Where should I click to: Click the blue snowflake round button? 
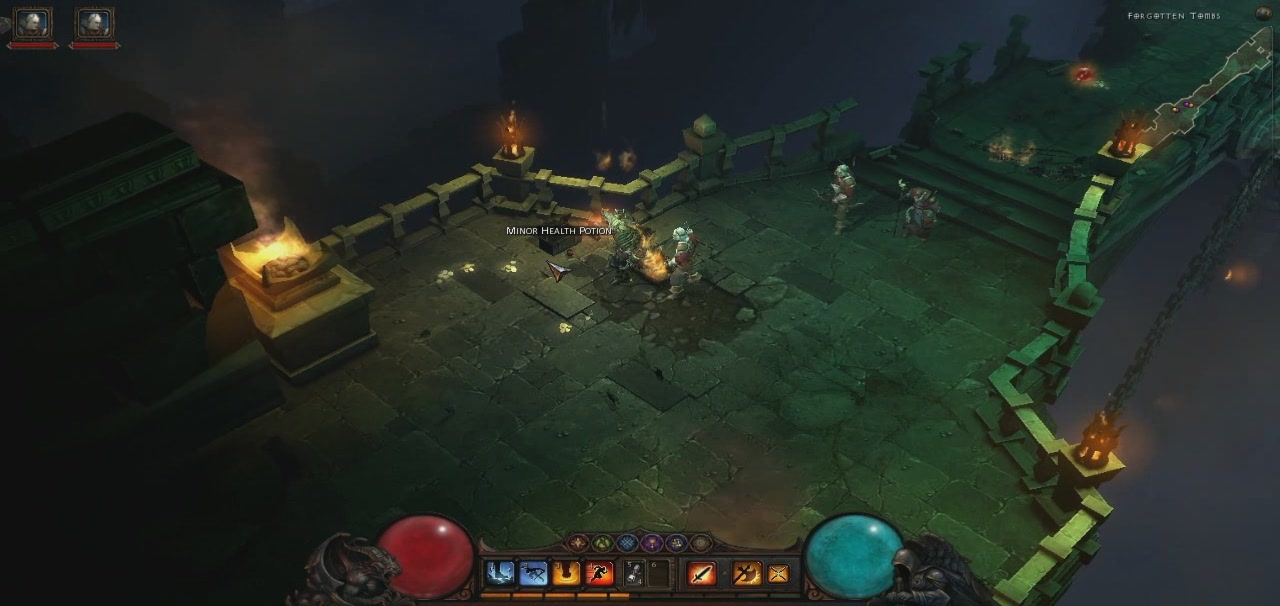627,543
